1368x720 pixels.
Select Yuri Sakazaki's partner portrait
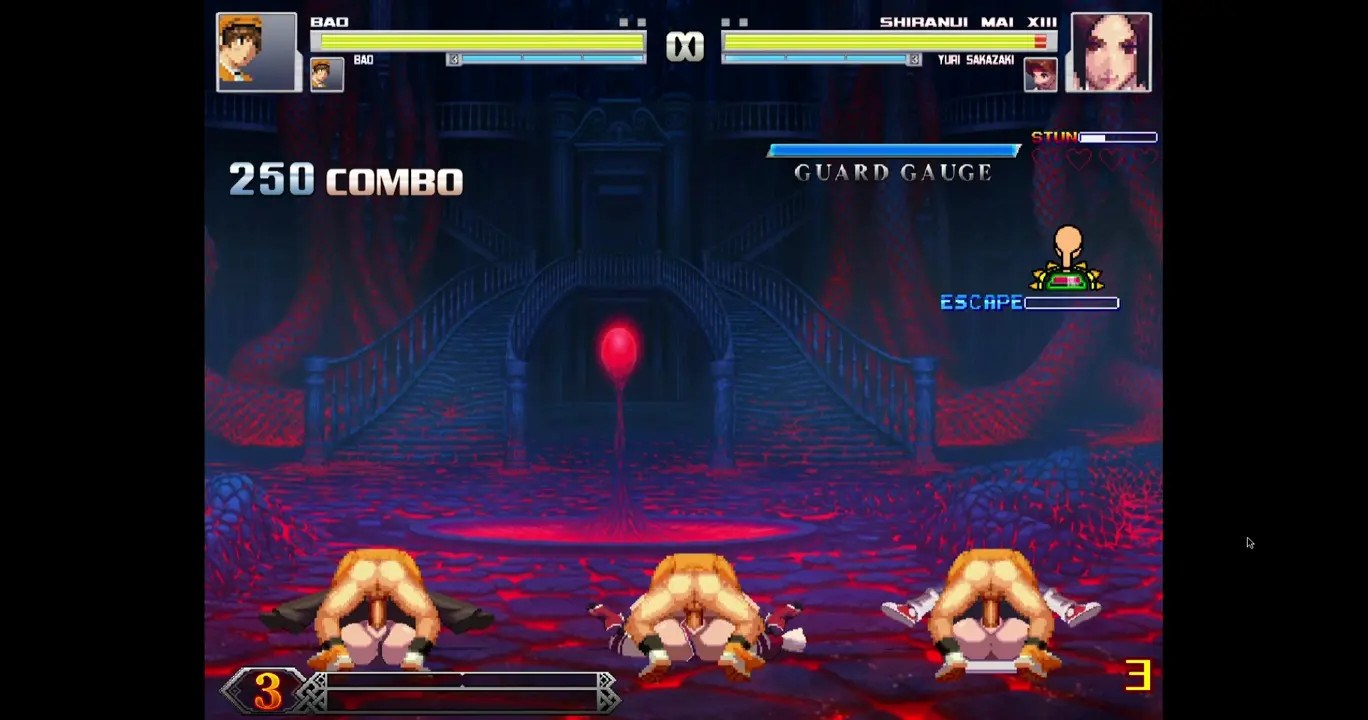[1040, 75]
